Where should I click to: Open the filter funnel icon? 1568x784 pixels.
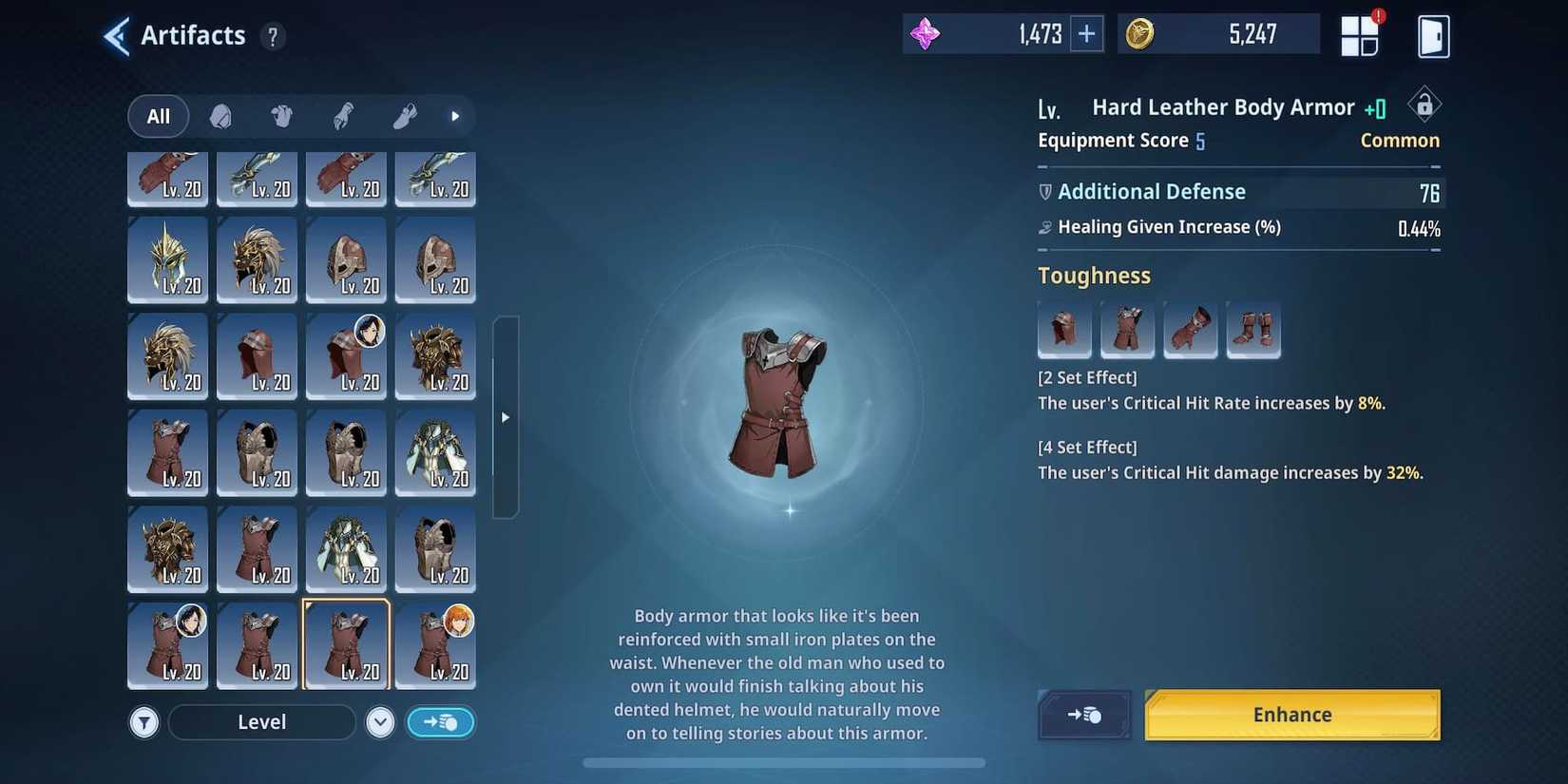(144, 722)
